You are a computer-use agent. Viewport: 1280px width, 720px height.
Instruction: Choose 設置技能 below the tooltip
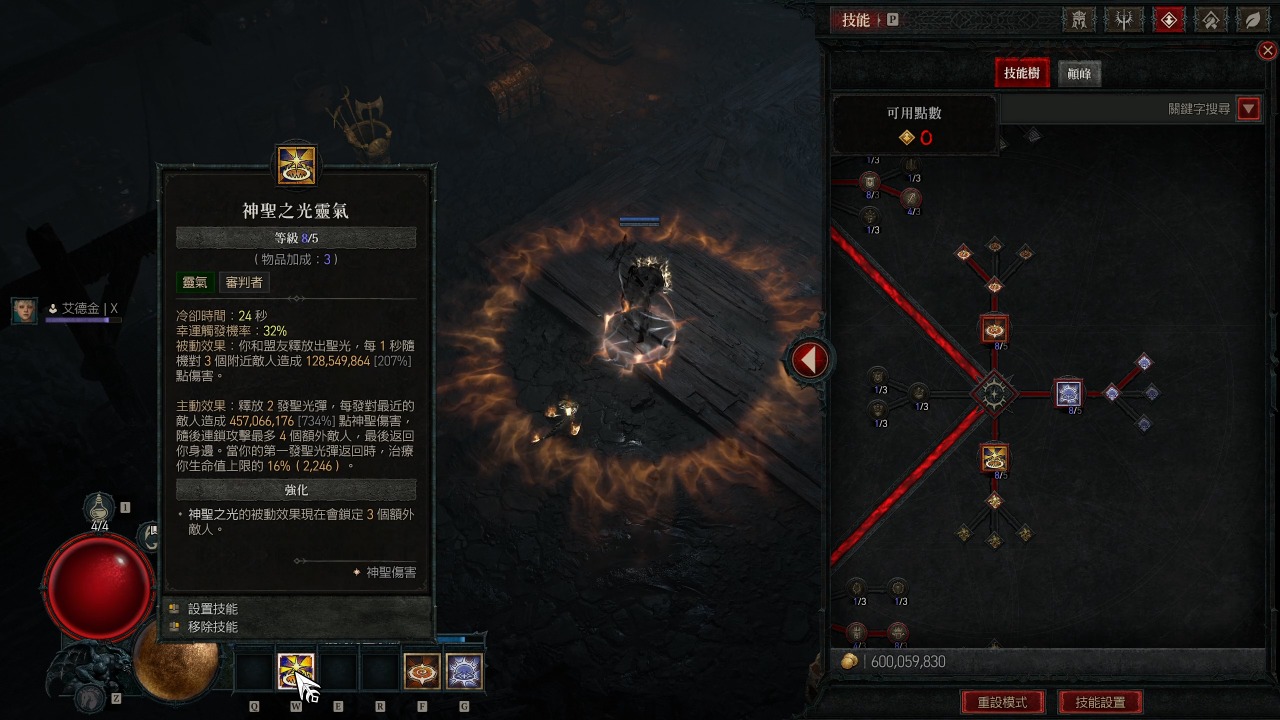(213, 608)
